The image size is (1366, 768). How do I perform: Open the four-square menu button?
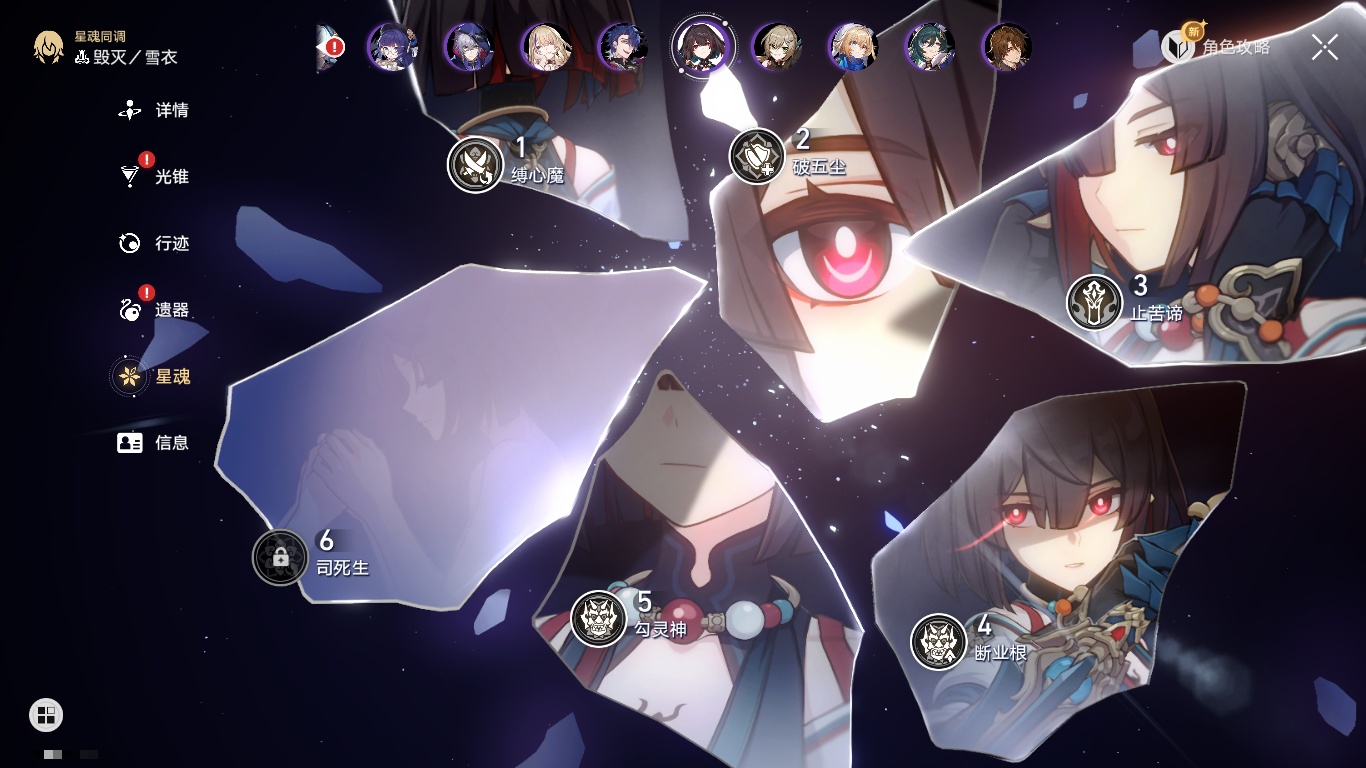[46, 714]
